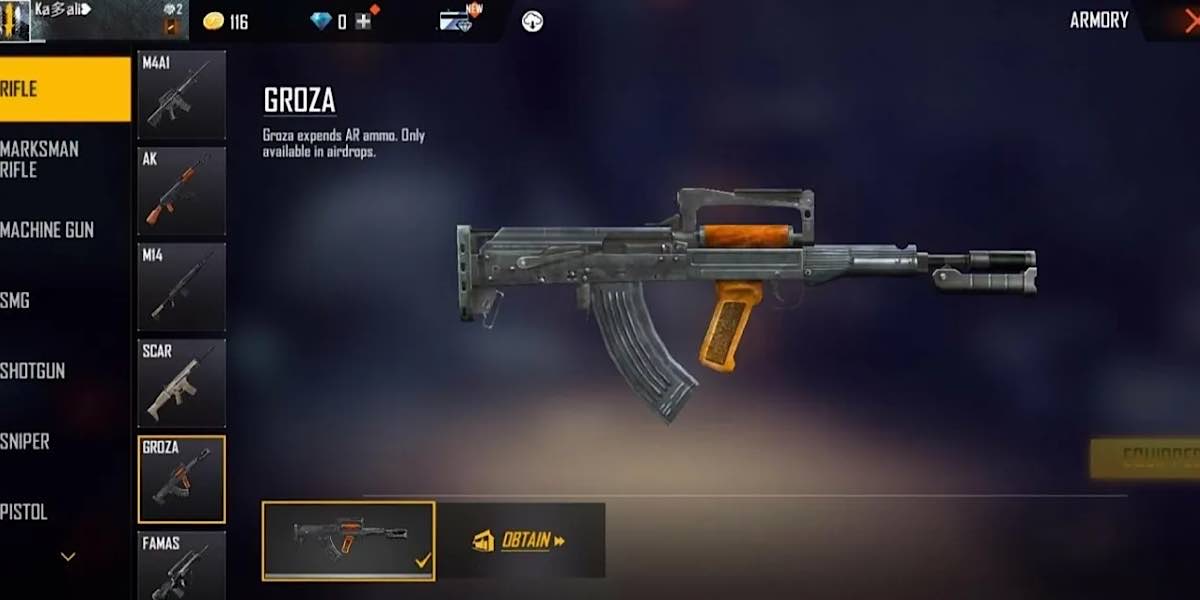Open the player profile avatar
The height and width of the screenshot is (600, 1200).
coord(16,21)
